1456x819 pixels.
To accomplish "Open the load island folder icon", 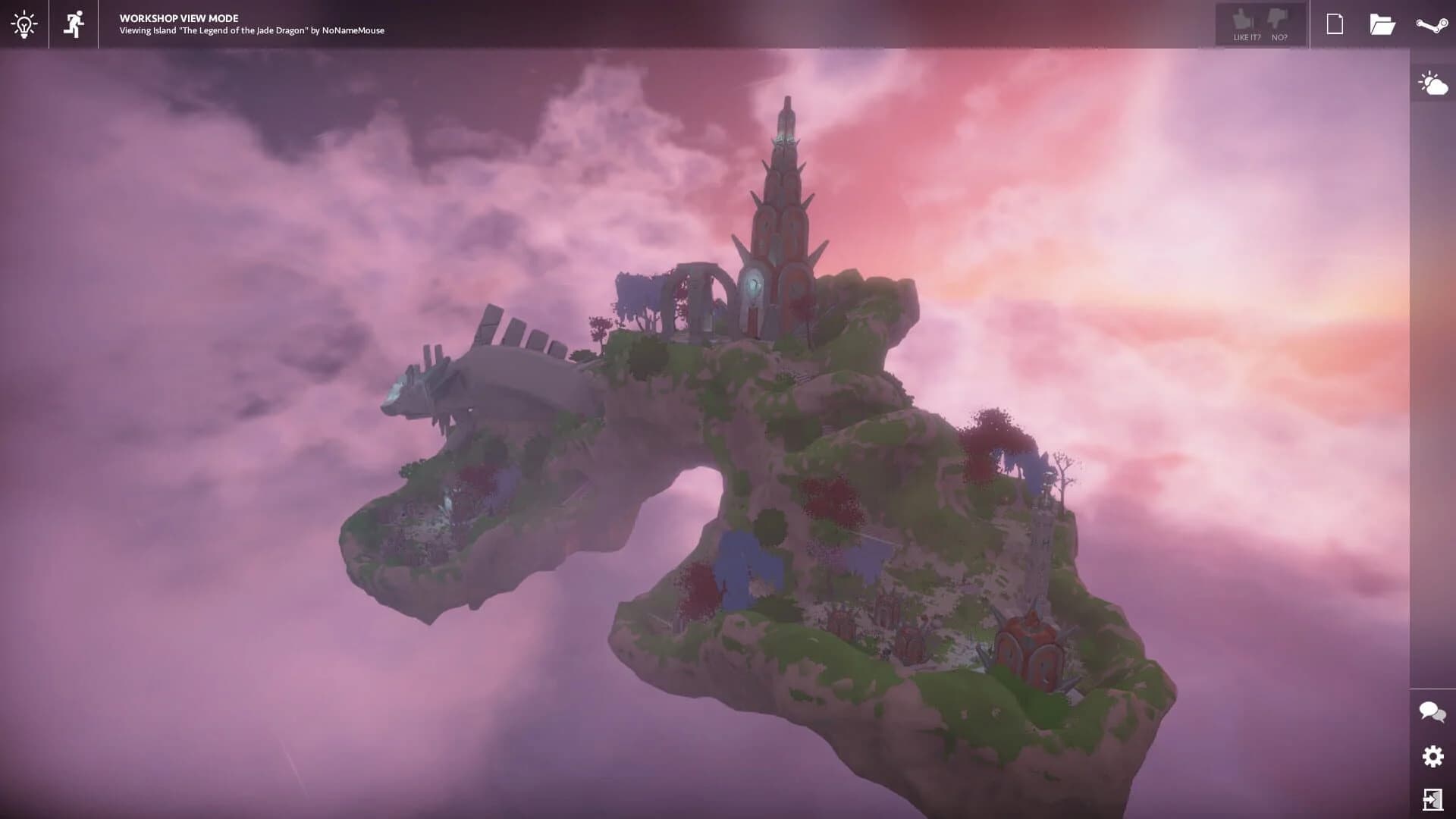I will 1383,24.
